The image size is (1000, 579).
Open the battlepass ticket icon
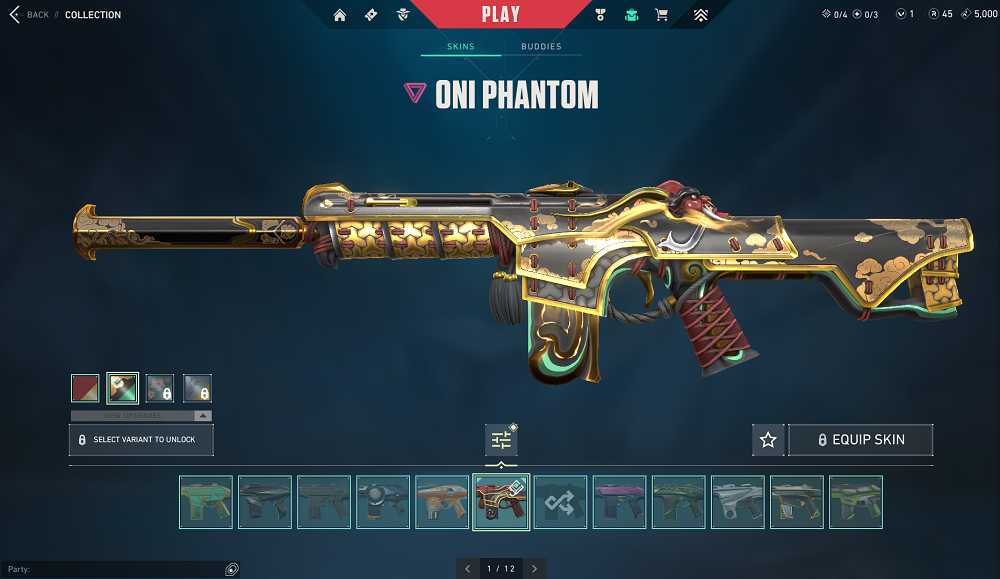pyautogui.click(x=371, y=15)
